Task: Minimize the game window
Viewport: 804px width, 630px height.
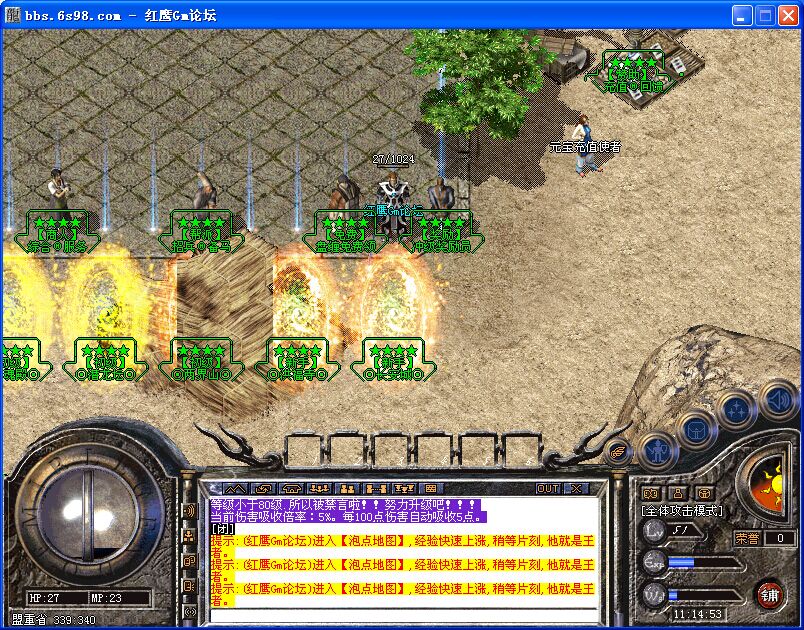Action: [x=741, y=15]
